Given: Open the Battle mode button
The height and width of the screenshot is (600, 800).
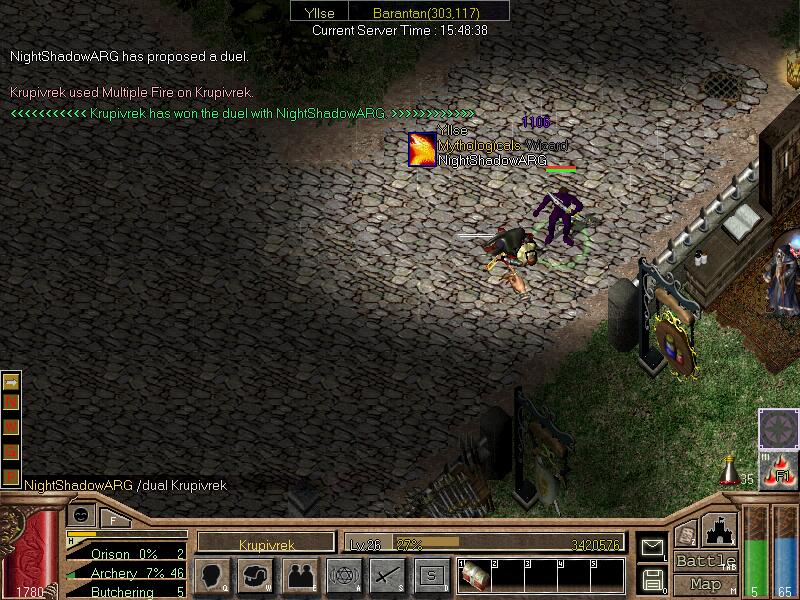Looking at the screenshot, I should coord(705,561).
